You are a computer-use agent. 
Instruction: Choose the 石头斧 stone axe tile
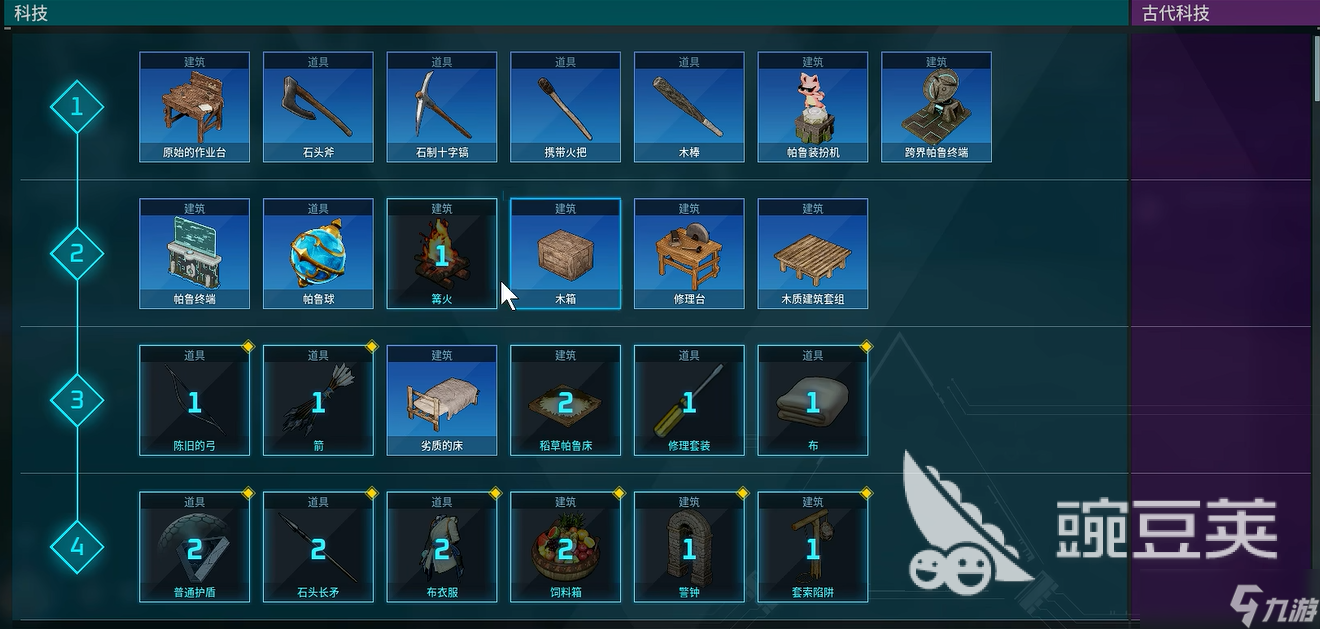pyautogui.click(x=318, y=107)
